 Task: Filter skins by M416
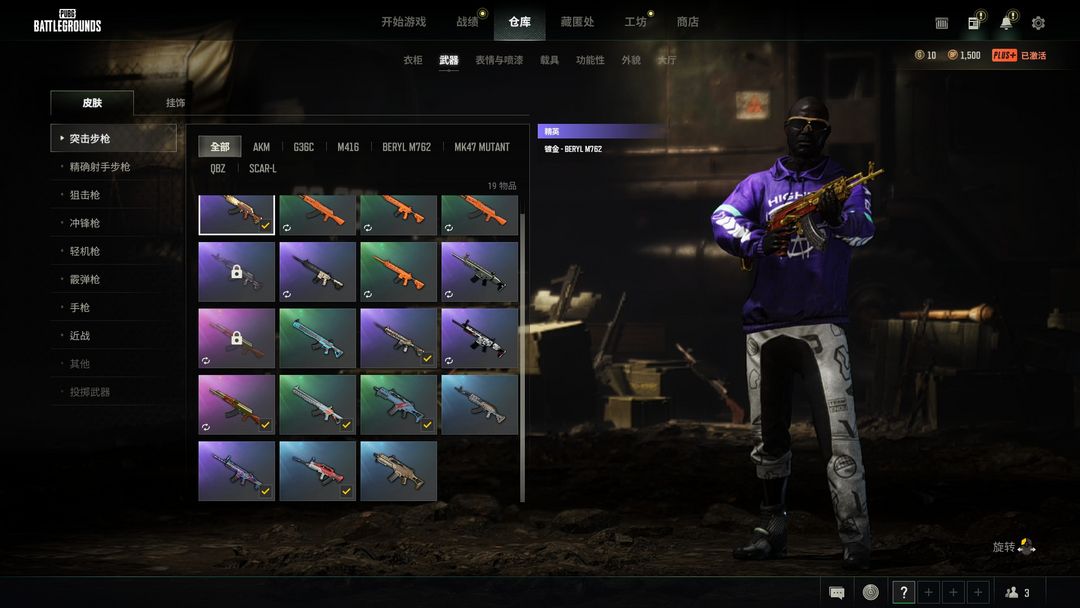click(348, 147)
